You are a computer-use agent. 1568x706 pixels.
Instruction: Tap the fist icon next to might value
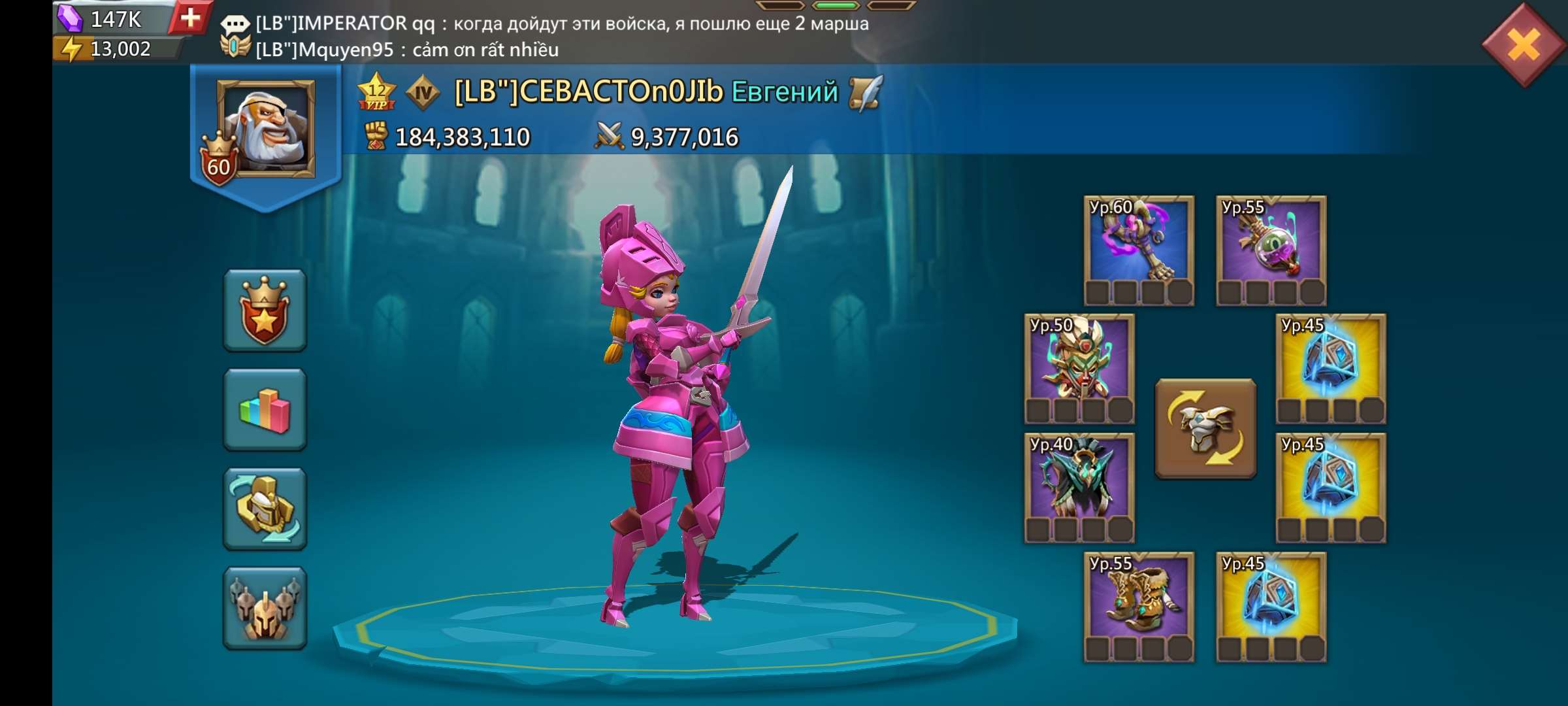[376, 136]
